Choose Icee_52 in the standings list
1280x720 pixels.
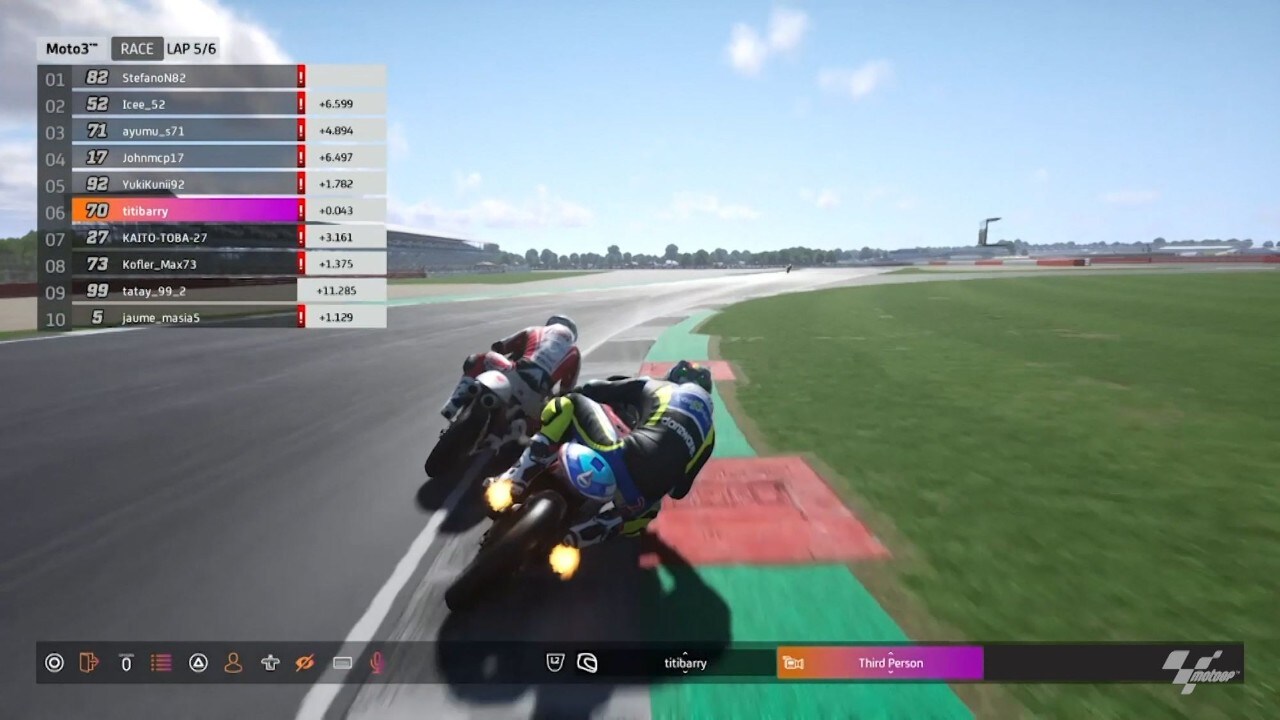click(185, 104)
